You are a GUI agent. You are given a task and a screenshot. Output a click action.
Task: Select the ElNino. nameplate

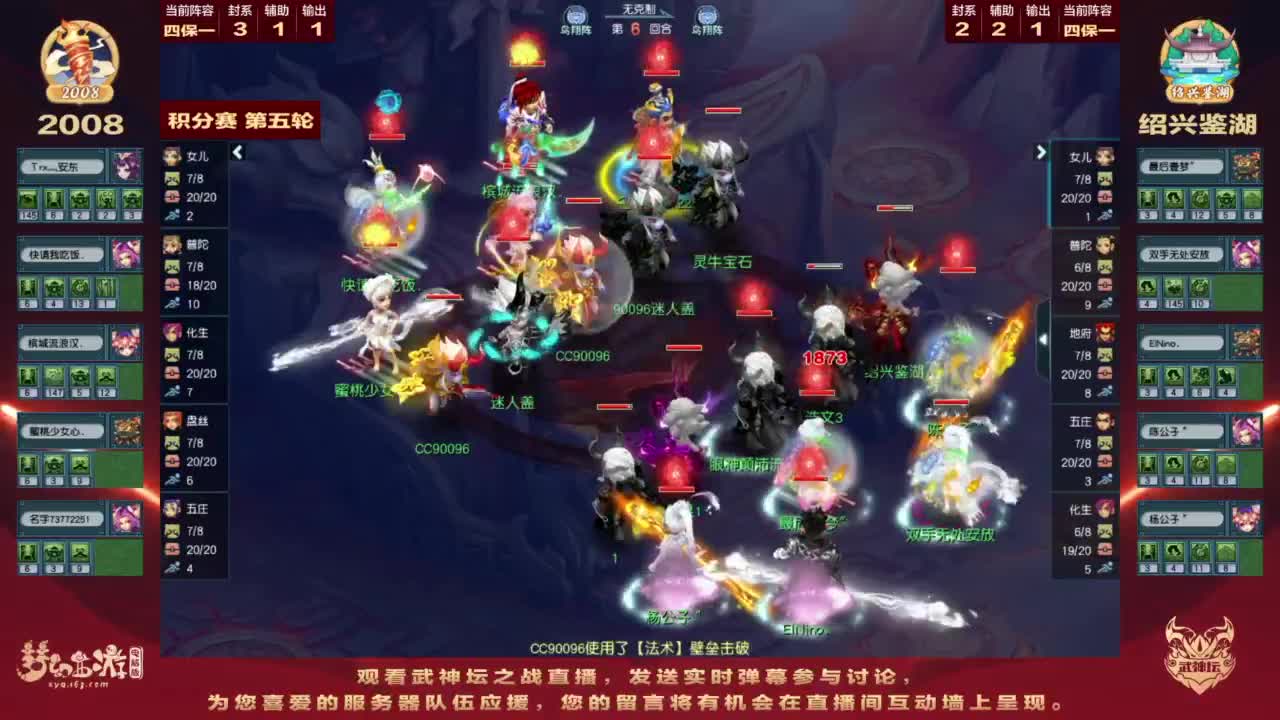pos(1181,342)
